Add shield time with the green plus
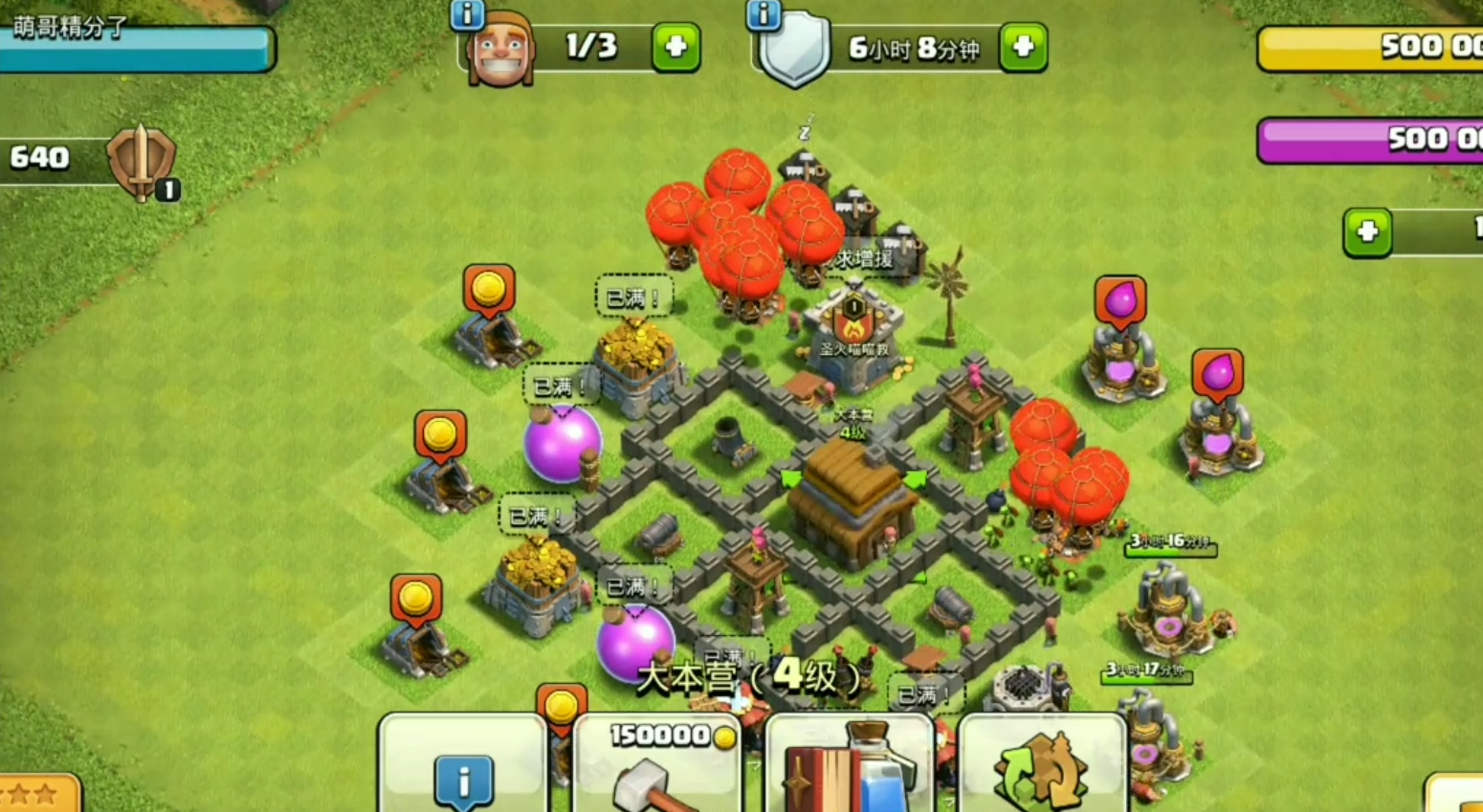 [1023, 47]
